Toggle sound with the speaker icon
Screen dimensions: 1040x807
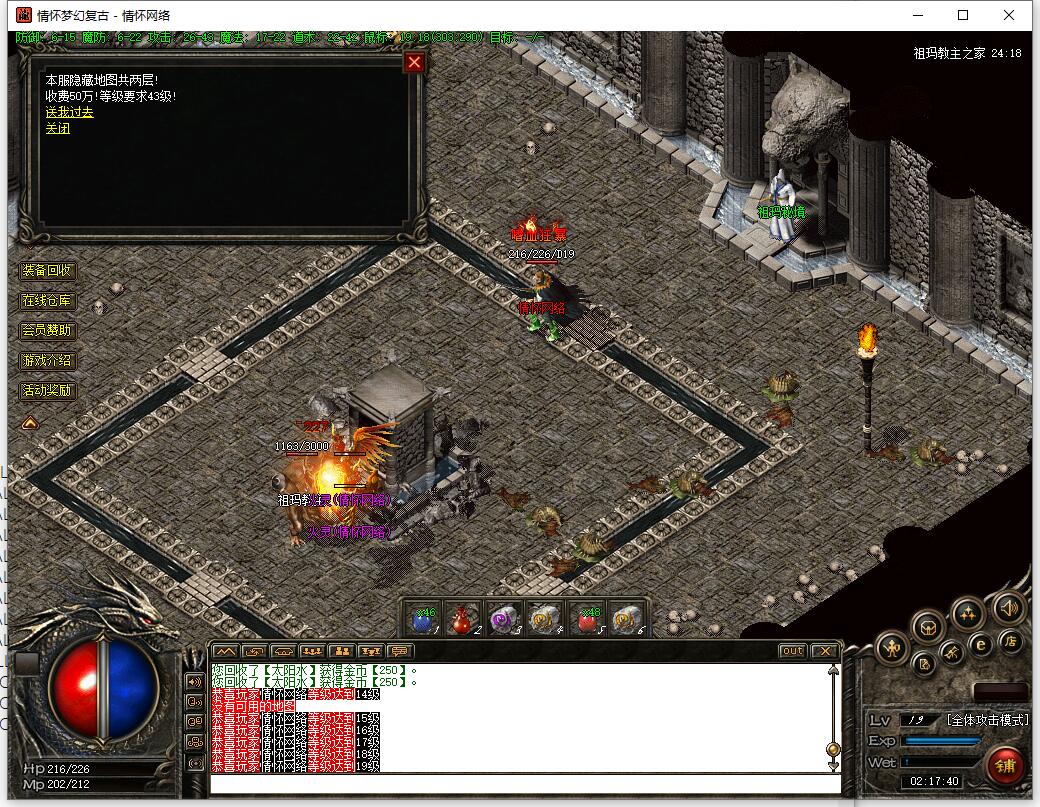(1007, 607)
